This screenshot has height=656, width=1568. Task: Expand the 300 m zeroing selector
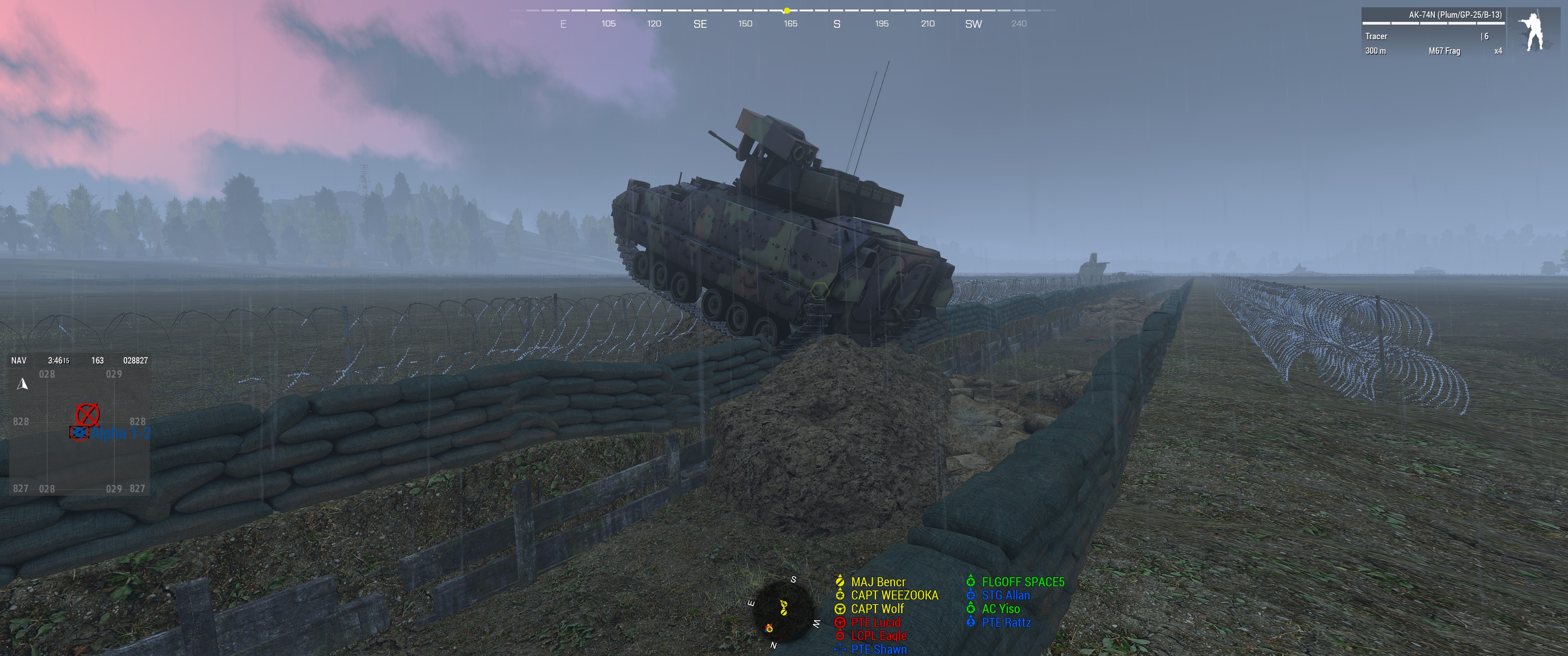point(1376,52)
